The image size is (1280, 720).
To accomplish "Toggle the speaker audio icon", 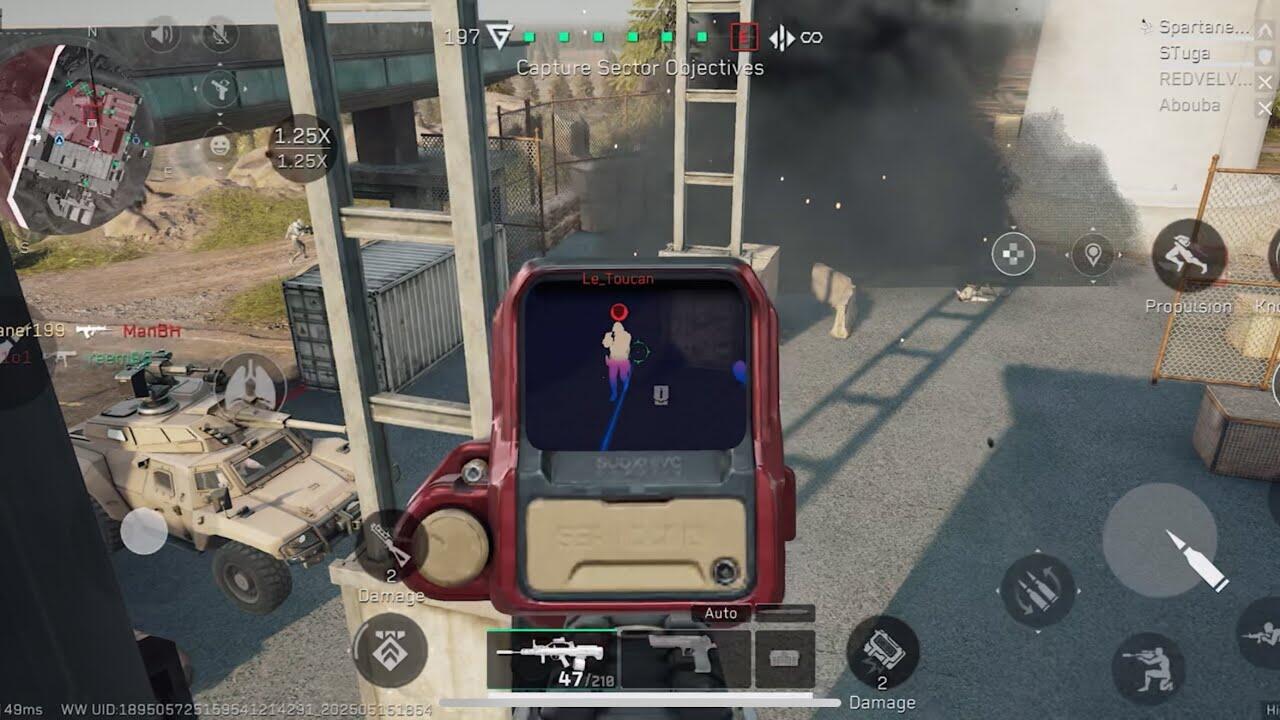I will pos(161,35).
